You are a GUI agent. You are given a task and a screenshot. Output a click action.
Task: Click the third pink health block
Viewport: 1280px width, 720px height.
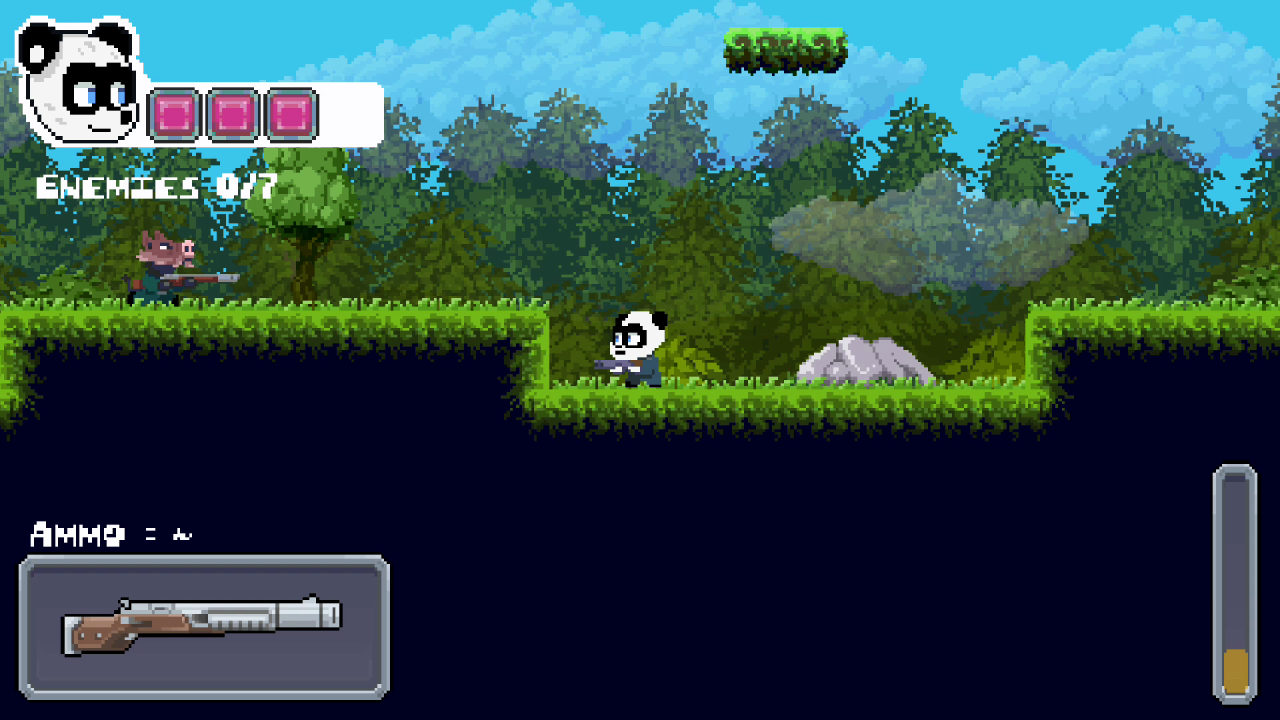coord(290,112)
